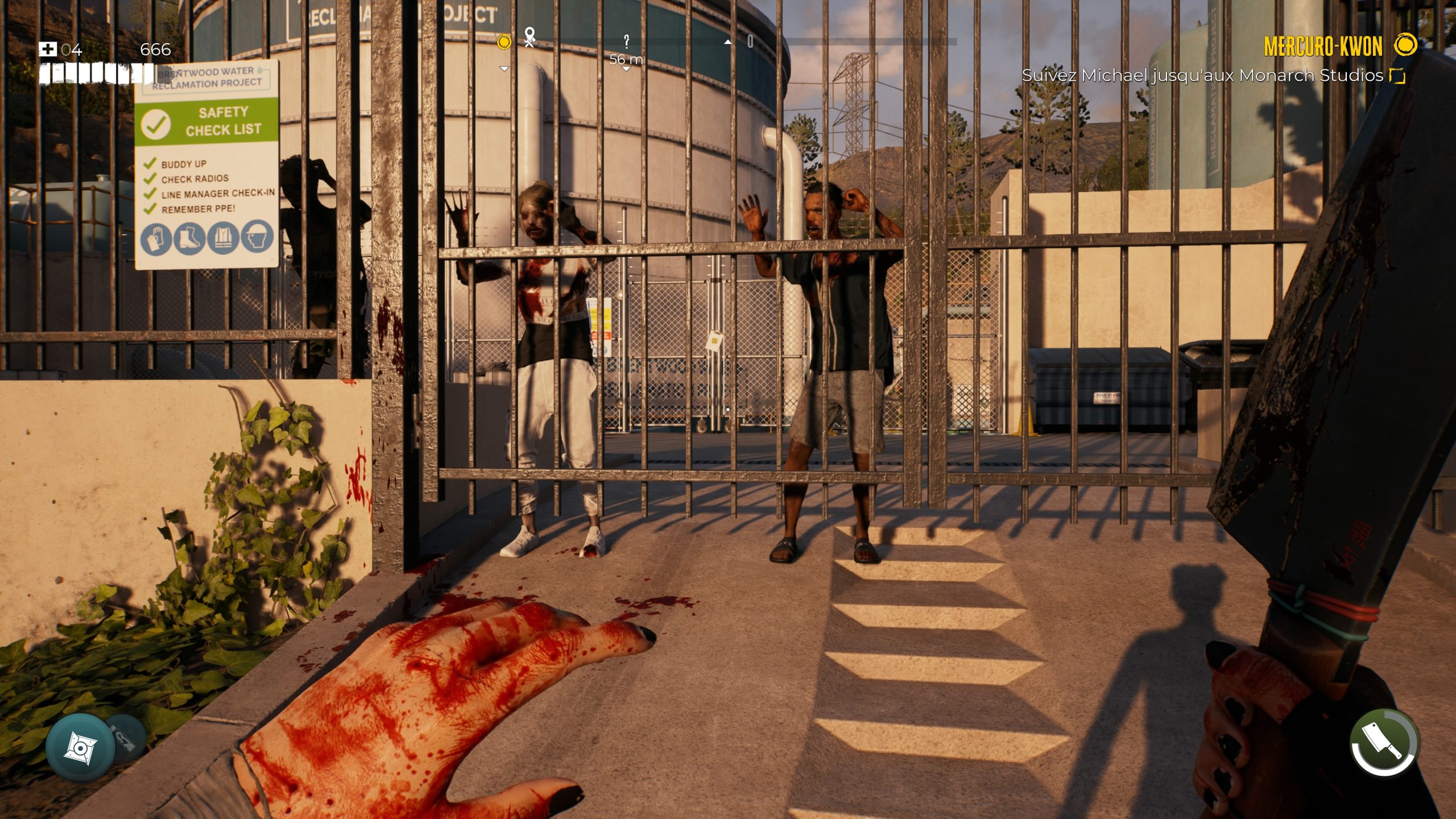Use the medkit icon beside the 04 count
The width and height of the screenshot is (1456, 819).
click(48, 49)
